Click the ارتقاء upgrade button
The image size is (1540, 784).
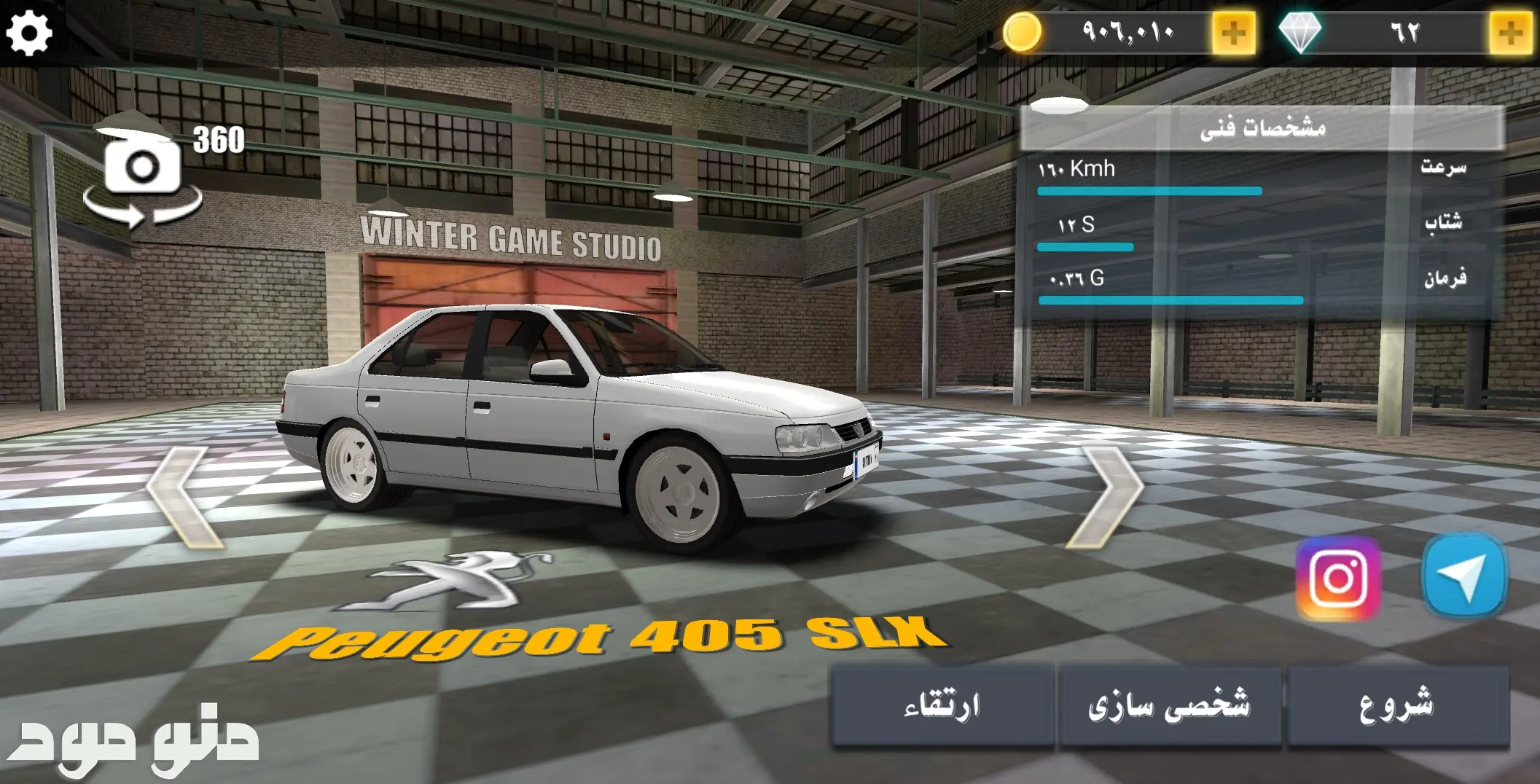pos(942,705)
